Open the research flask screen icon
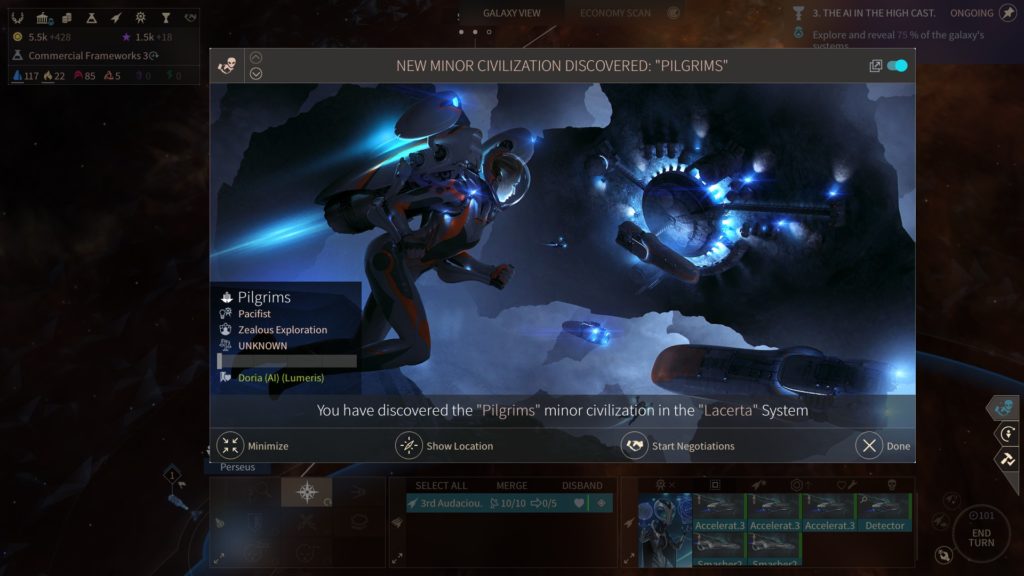This screenshot has height=576, width=1024. tap(92, 18)
